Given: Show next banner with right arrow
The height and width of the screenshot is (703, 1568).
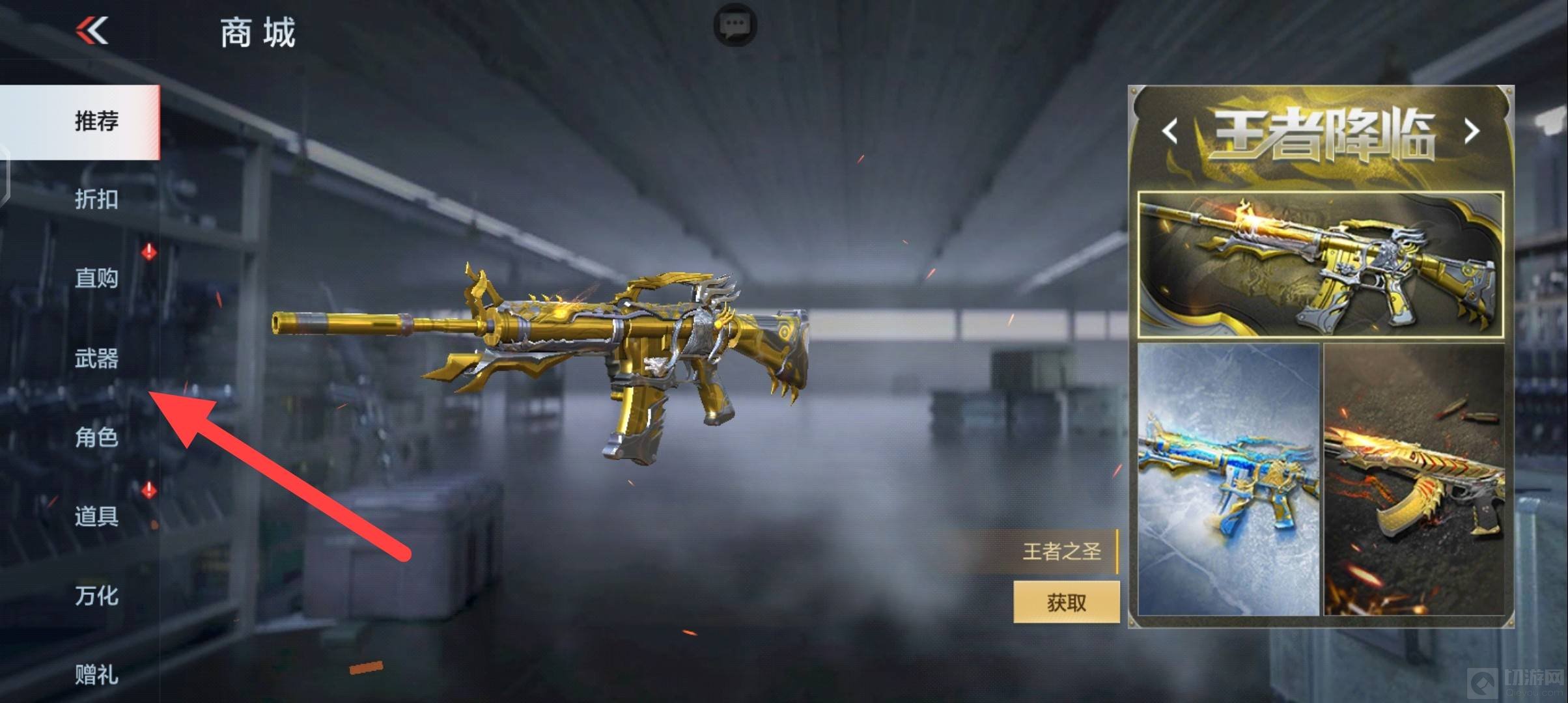Looking at the screenshot, I should (1472, 131).
